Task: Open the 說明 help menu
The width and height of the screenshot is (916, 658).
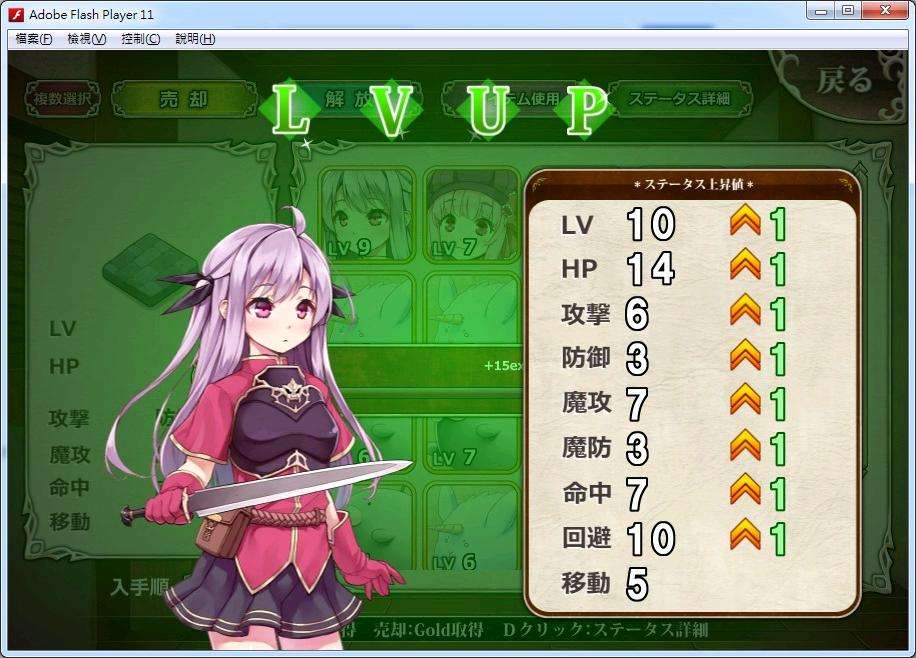Action: [194, 39]
